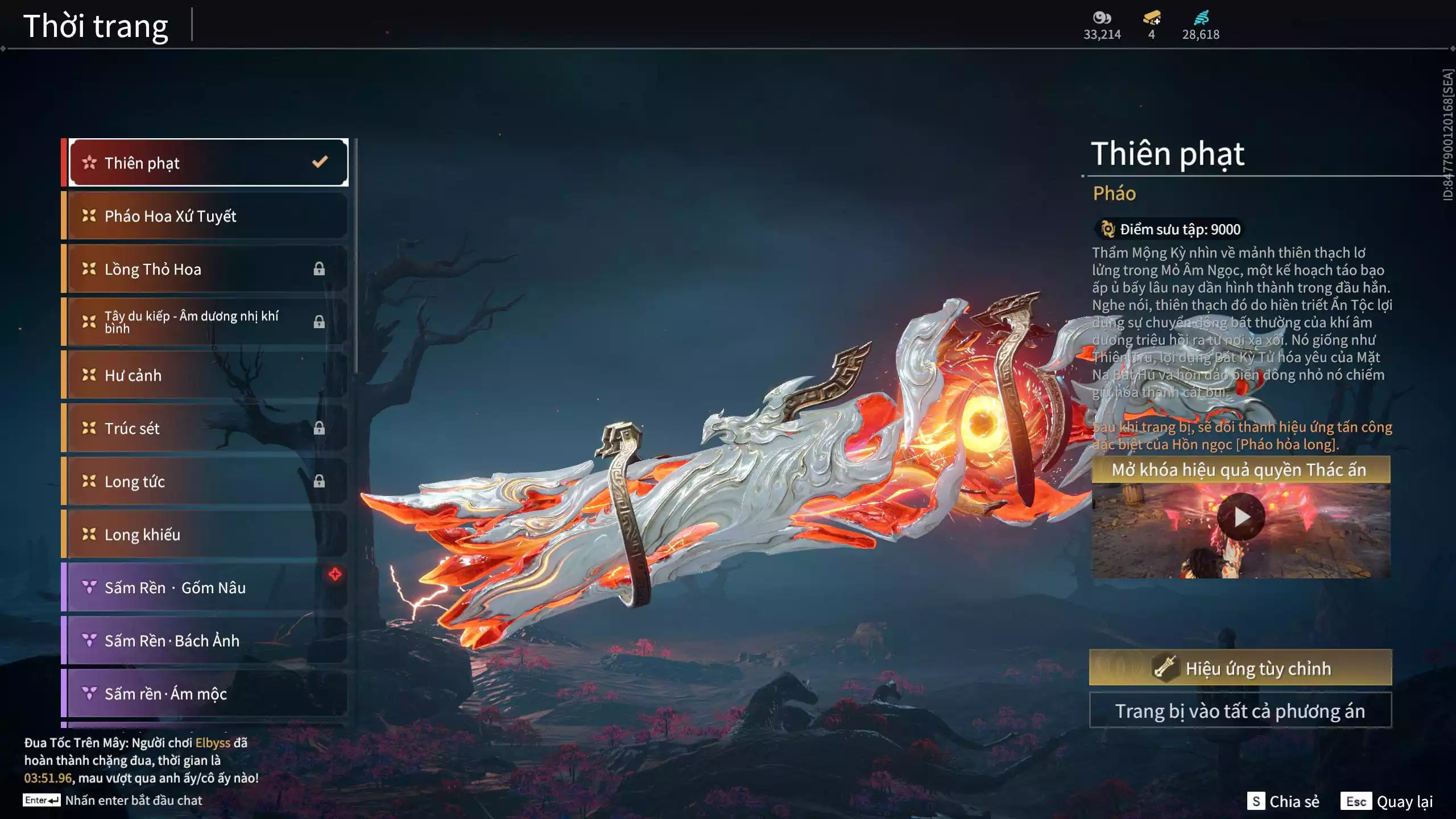
Task: Go back with Quay lại
Action: click(x=1387, y=801)
